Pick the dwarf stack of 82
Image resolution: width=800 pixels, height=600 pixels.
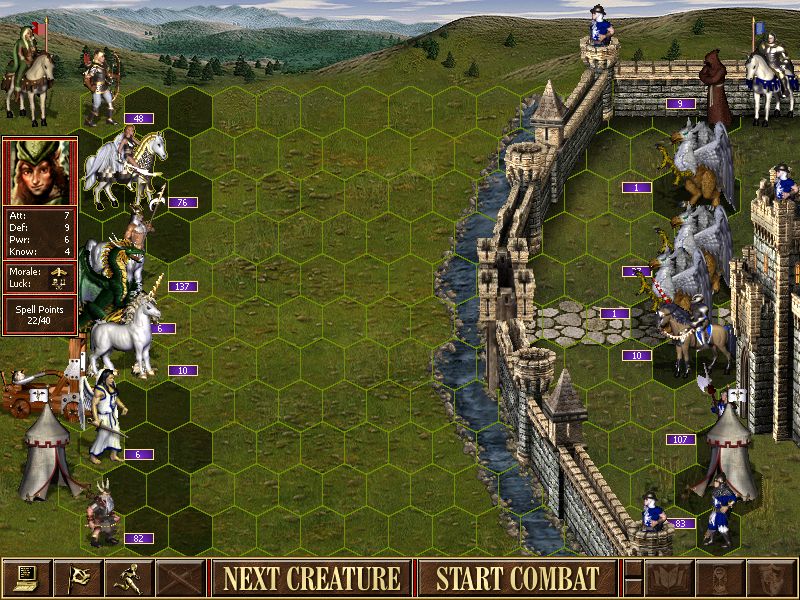(102, 510)
